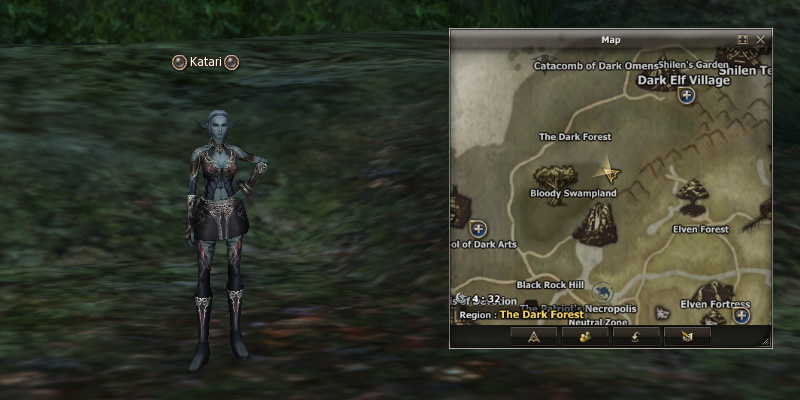
Task: Close the Map window
Action: pos(761,40)
